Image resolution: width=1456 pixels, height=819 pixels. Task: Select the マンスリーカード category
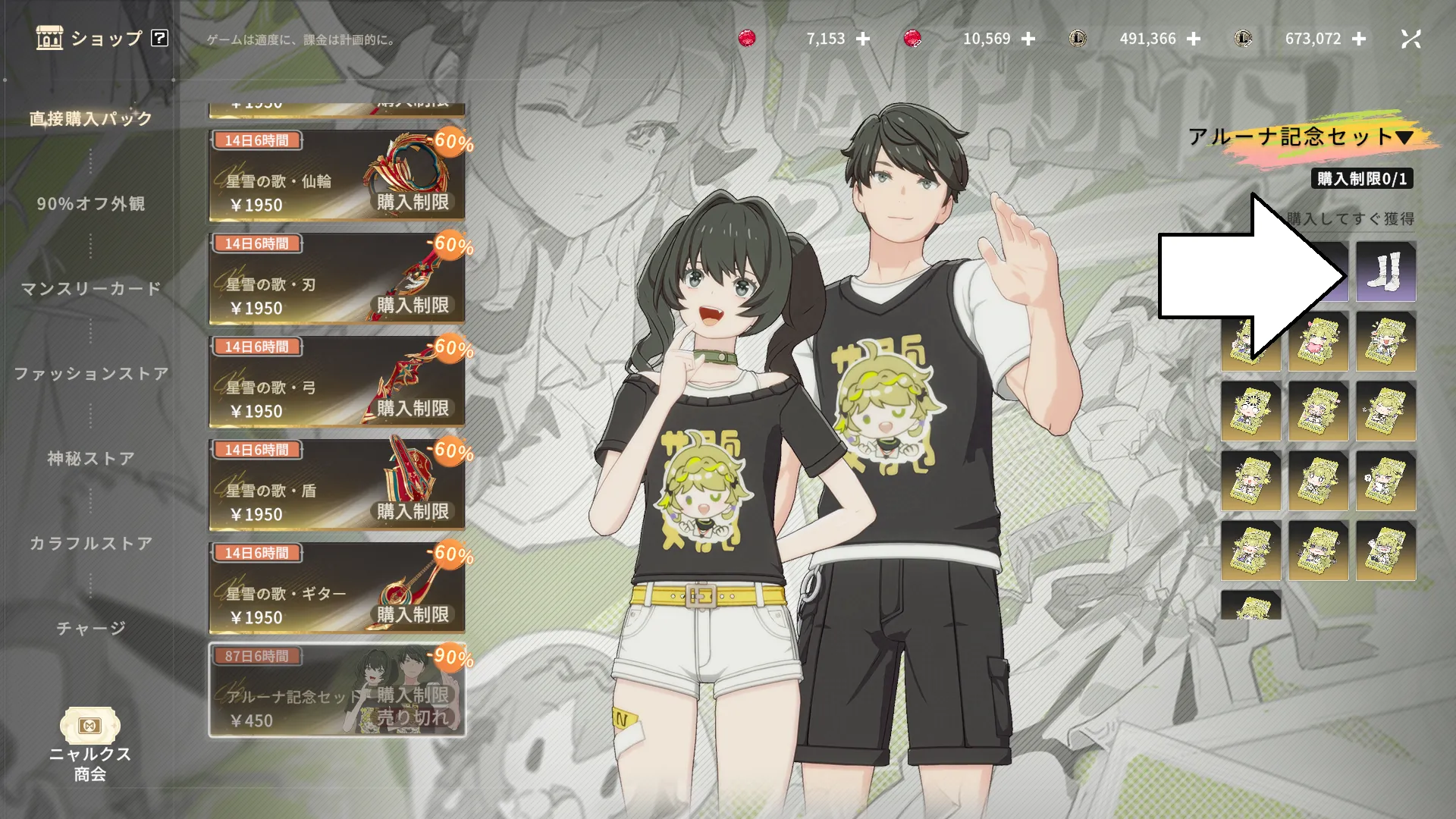[x=91, y=289]
